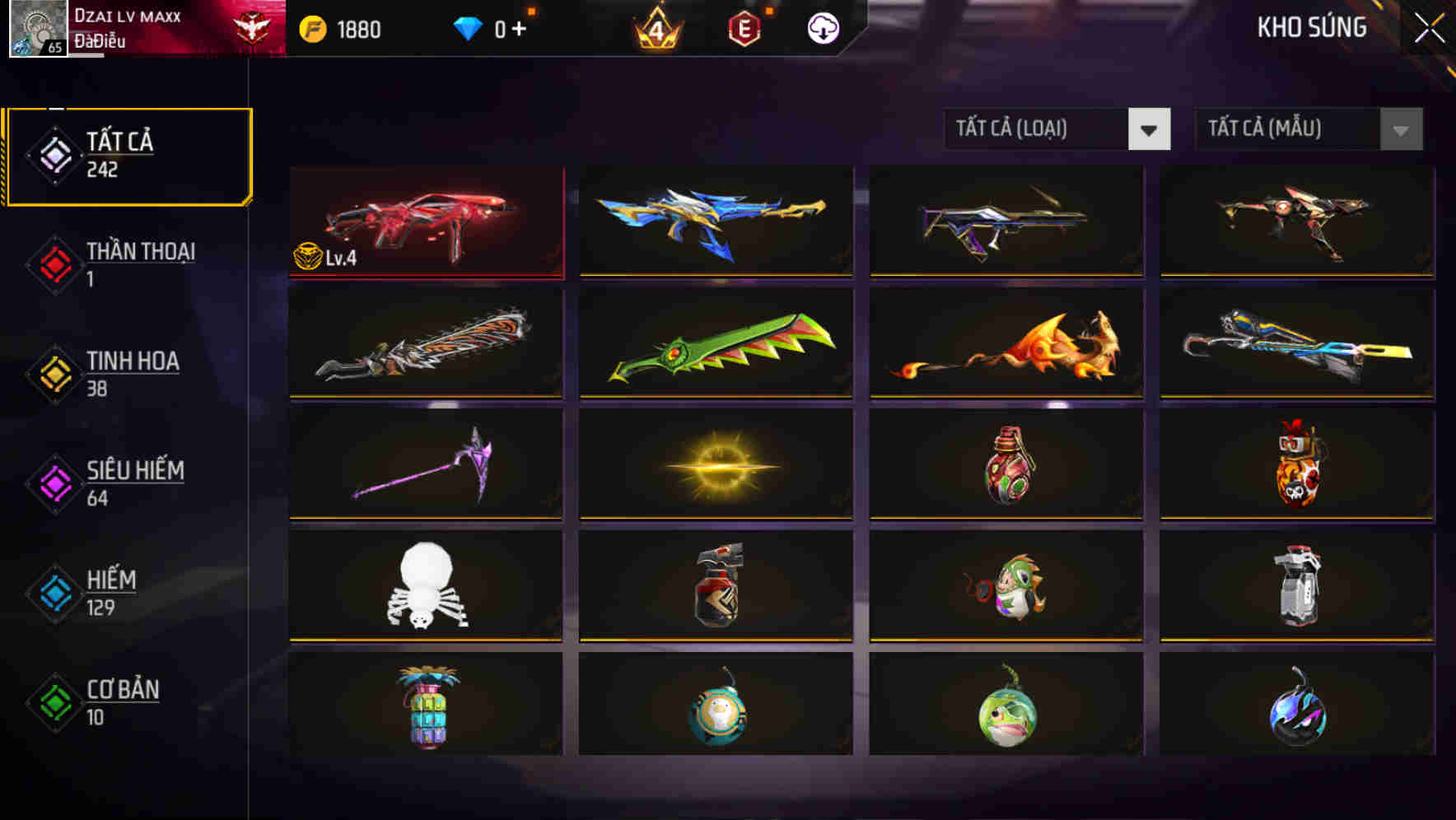The height and width of the screenshot is (820, 1456).
Task: Click the blue diamond currency icon
Action: point(469,27)
